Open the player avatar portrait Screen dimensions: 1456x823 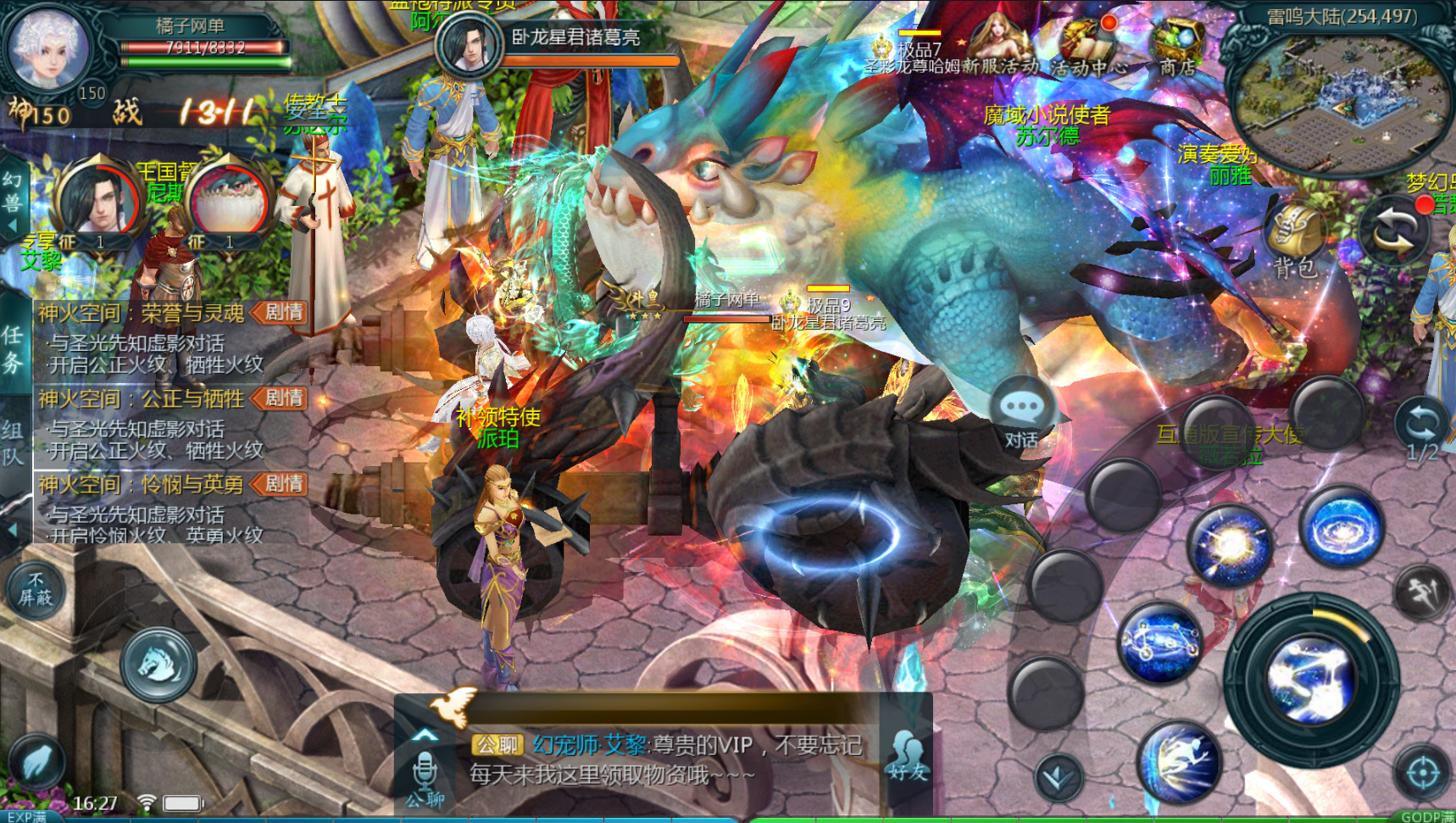point(47,47)
